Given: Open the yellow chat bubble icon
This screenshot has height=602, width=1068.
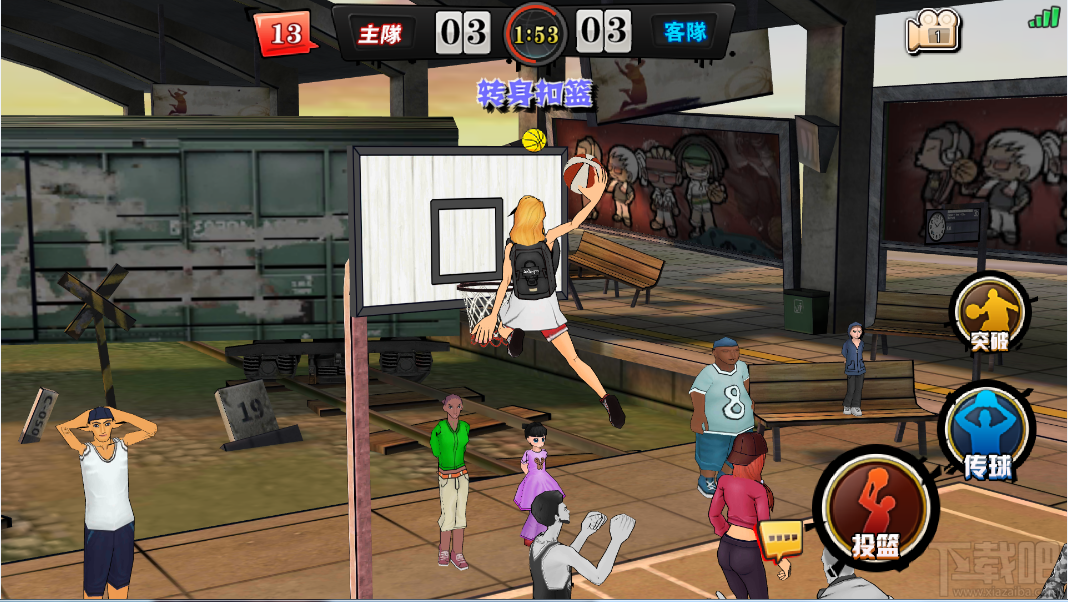Looking at the screenshot, I should click(781, 540).
